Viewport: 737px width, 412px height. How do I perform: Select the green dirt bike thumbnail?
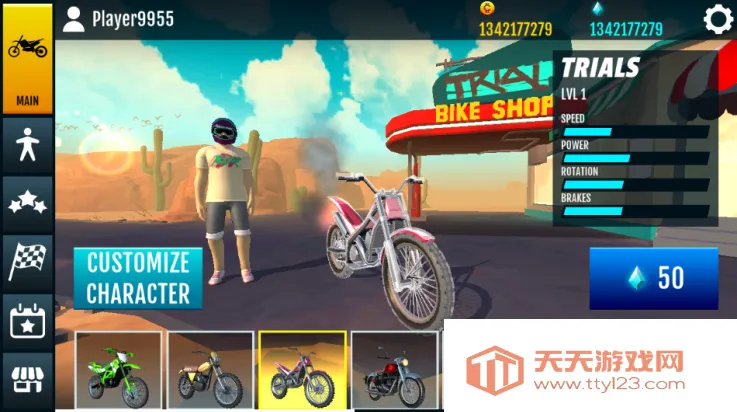coord(118,369)
